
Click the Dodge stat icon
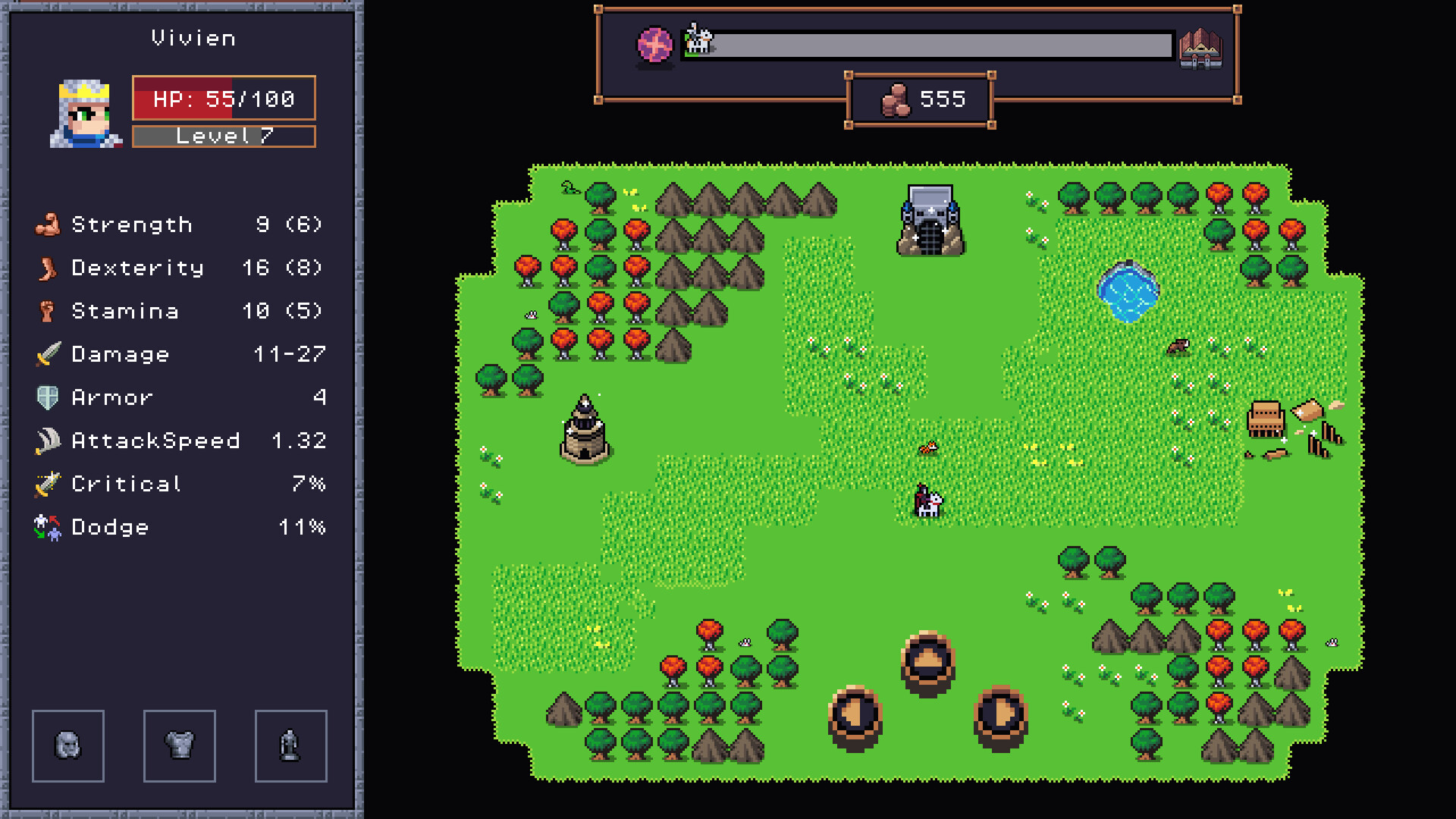47,526
